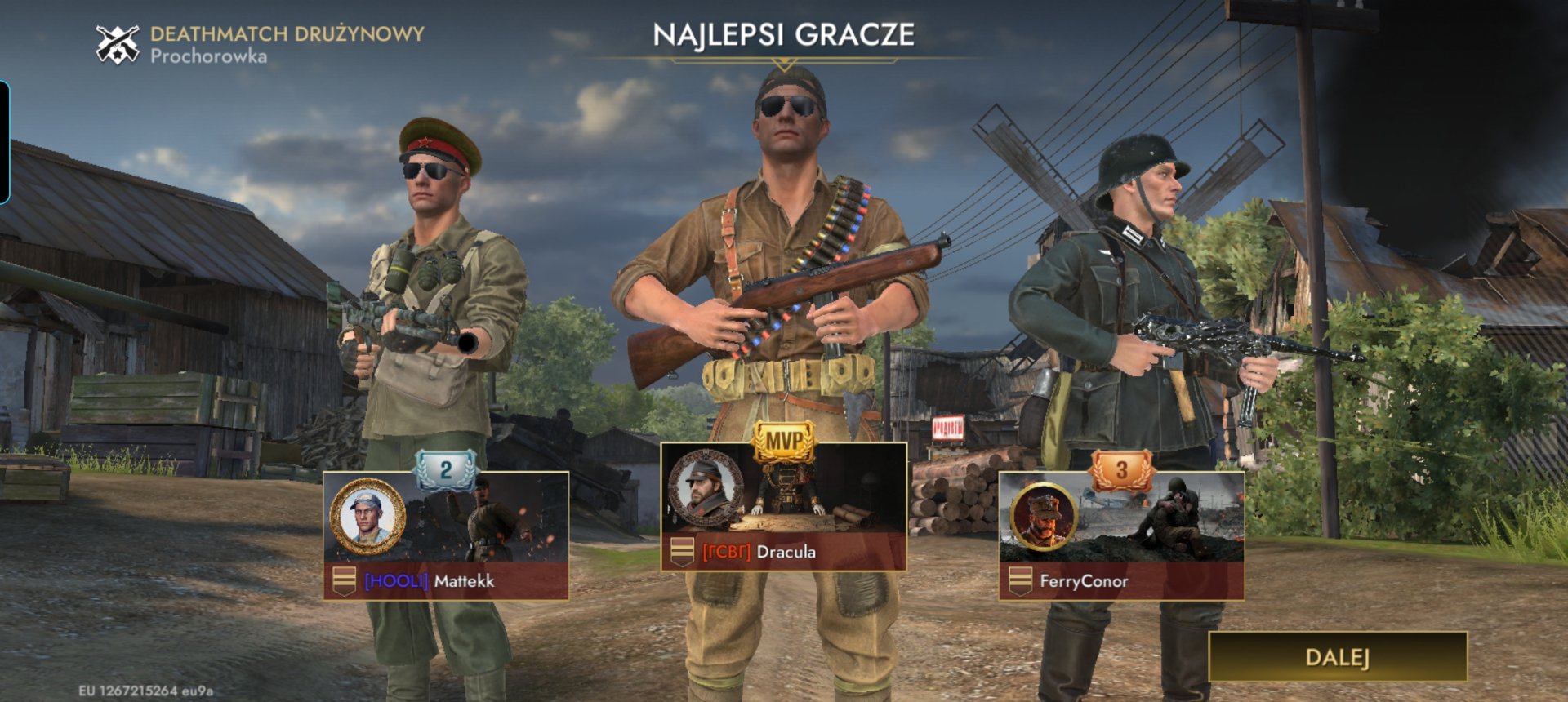Viewport: 1568px width, 702px height.
Task: Click FerryConor's round avatar portrait
Action: 1044,516
